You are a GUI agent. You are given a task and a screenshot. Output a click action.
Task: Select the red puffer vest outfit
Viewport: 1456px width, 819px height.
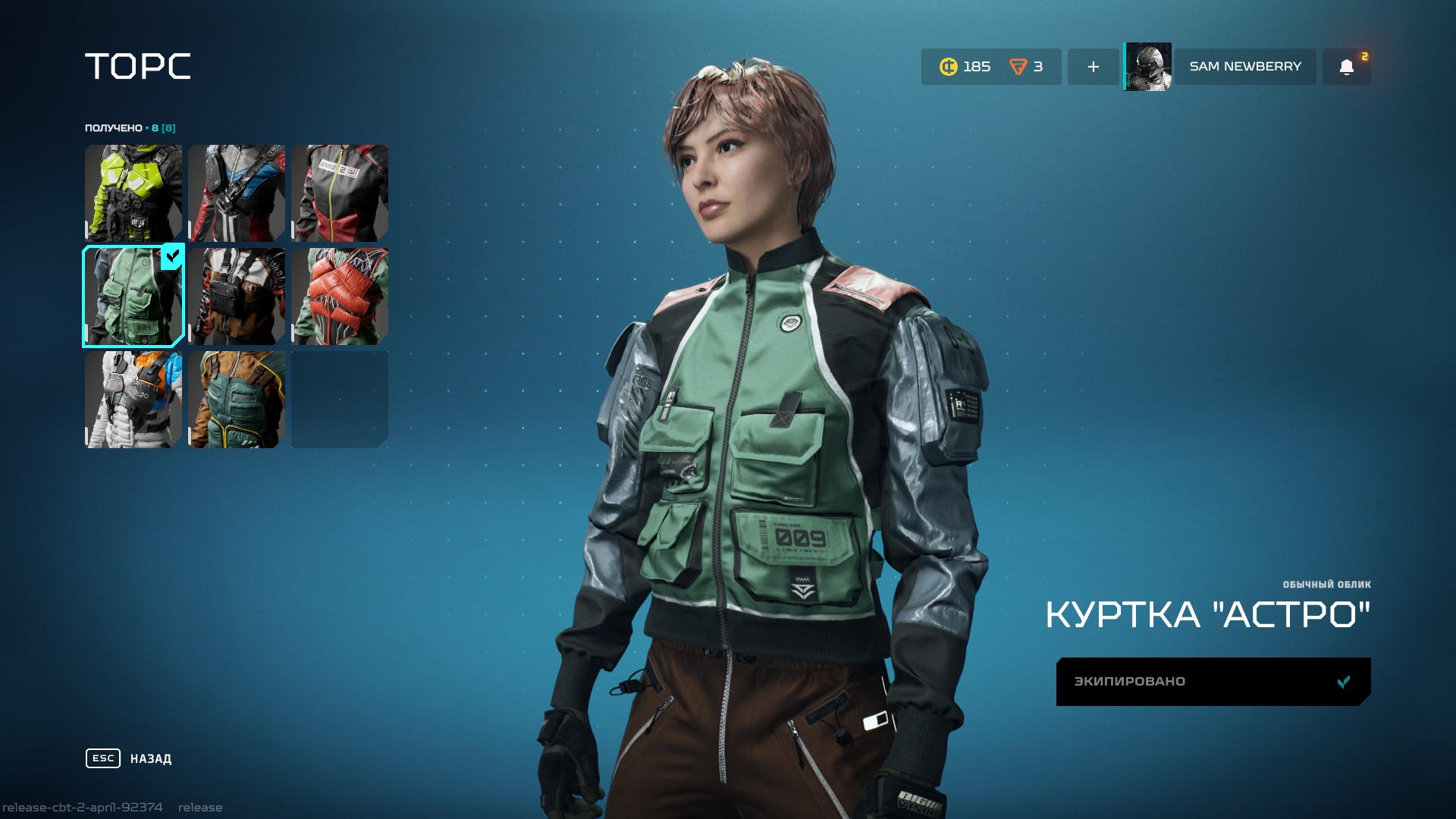coord(340,297)
